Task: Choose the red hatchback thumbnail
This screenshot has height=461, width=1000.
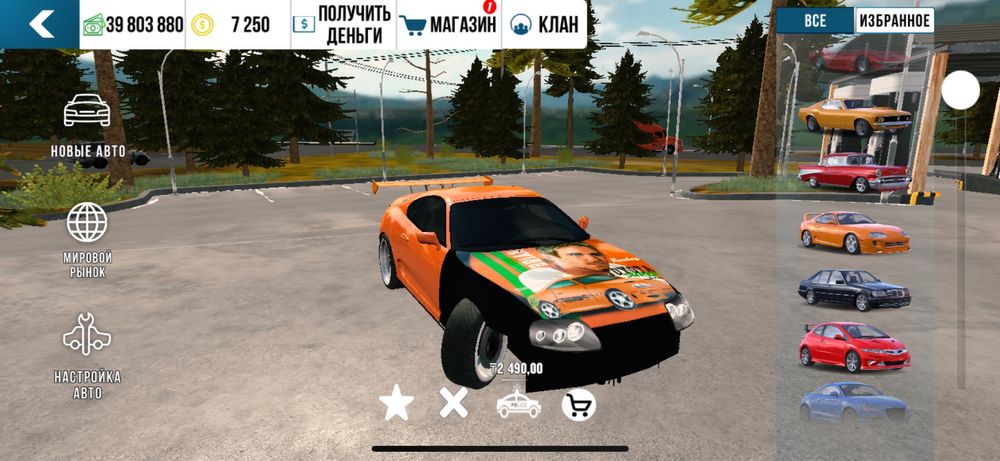Action: 854,346
